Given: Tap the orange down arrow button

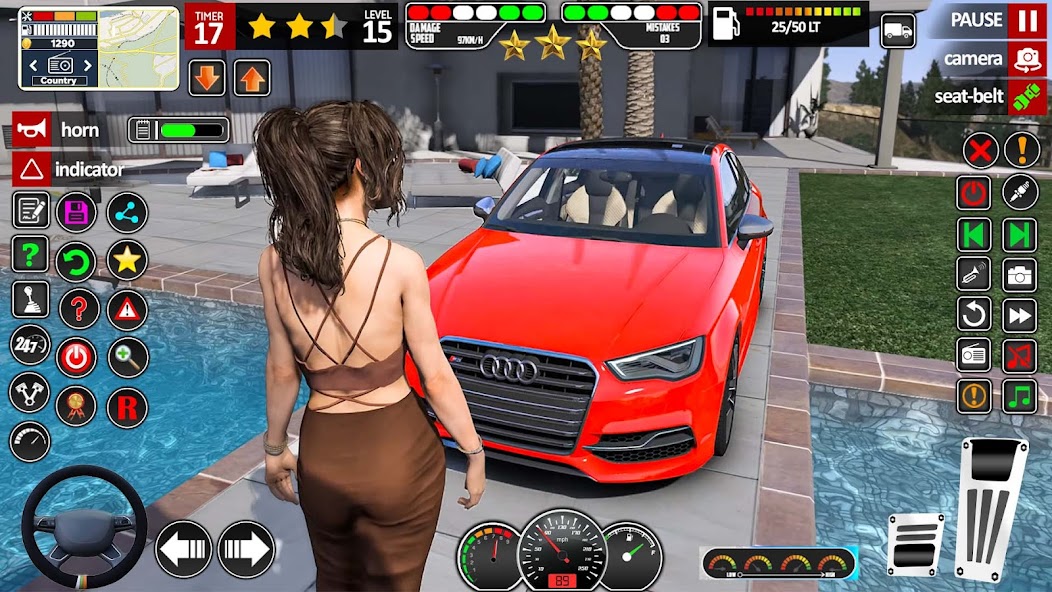Looking at the screenshot, I should tap(207, 78).
